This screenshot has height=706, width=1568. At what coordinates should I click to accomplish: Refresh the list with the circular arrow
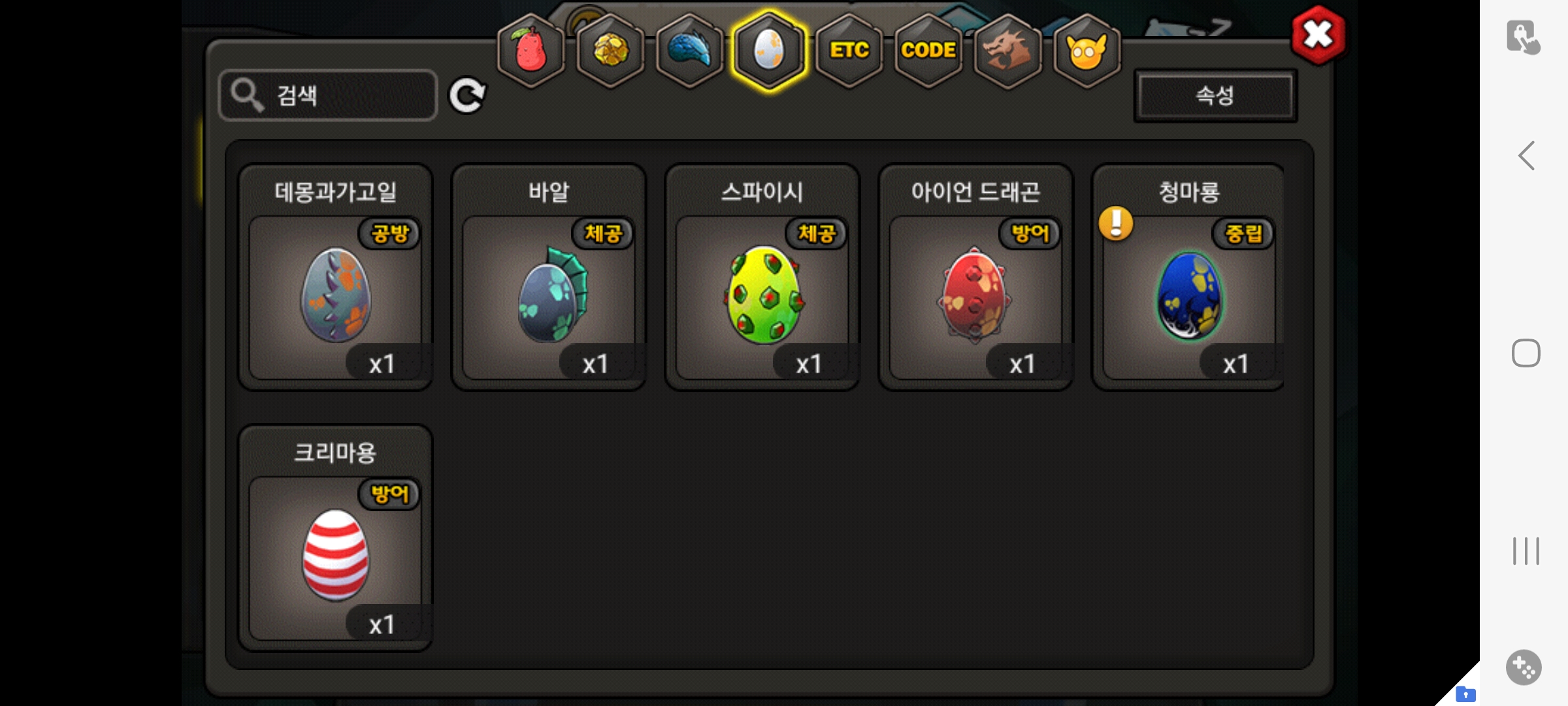pyautogui.click(x=467, y=95)
